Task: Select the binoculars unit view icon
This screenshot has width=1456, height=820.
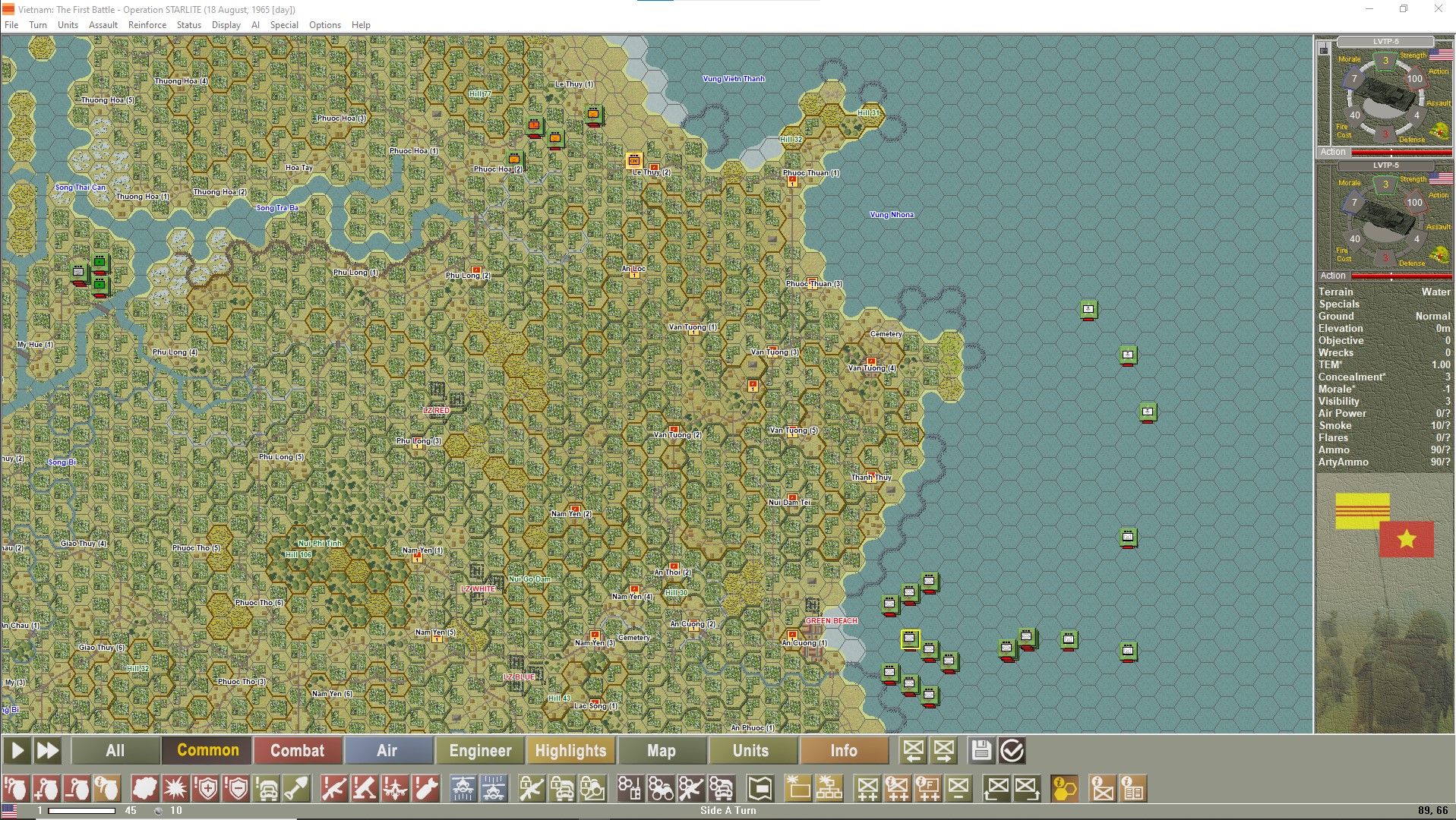Action: 662,788
